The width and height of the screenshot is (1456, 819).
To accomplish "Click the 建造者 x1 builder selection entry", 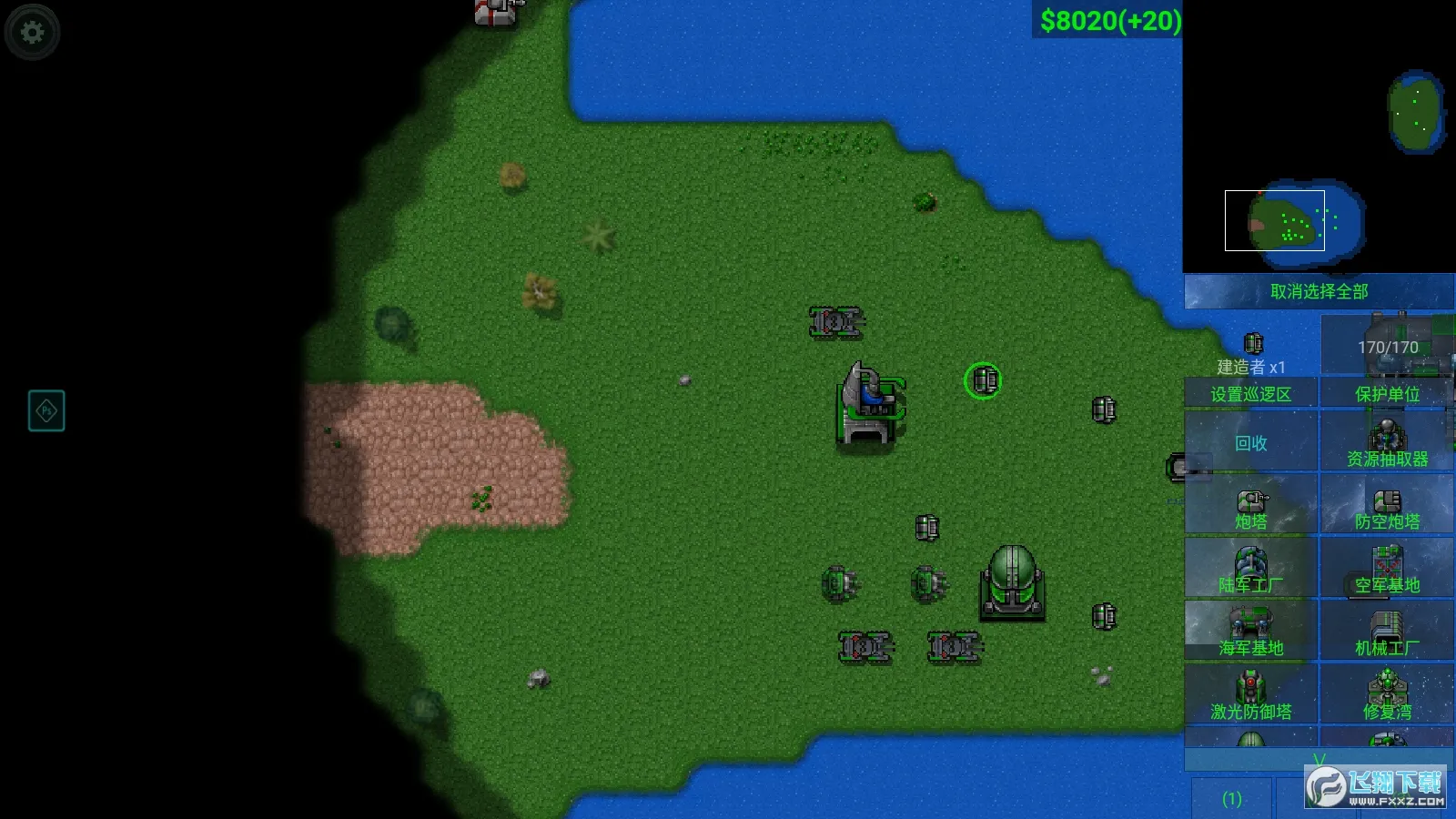I will [x=1251, y=354].
